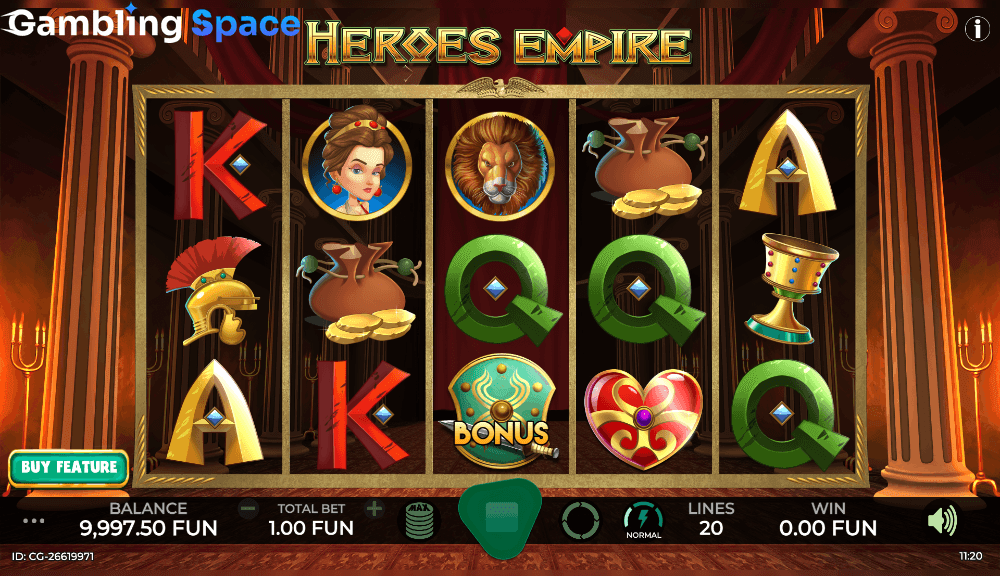Set max bet using coin stack icon
The height and width of the screenshot is (576, 1000).
tap(419, 520)
